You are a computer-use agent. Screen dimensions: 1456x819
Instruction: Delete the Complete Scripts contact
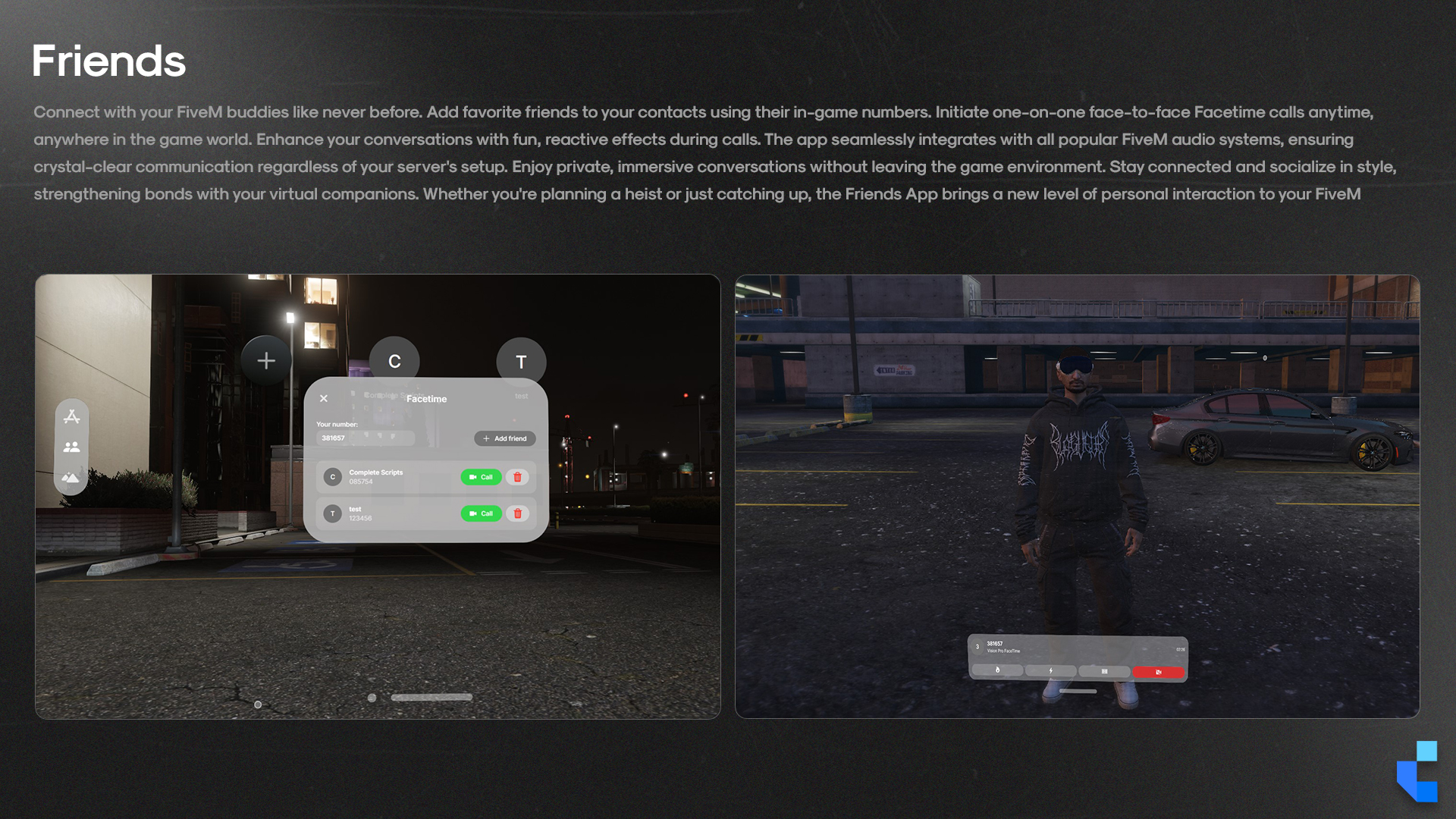click(x=518, y=477)
